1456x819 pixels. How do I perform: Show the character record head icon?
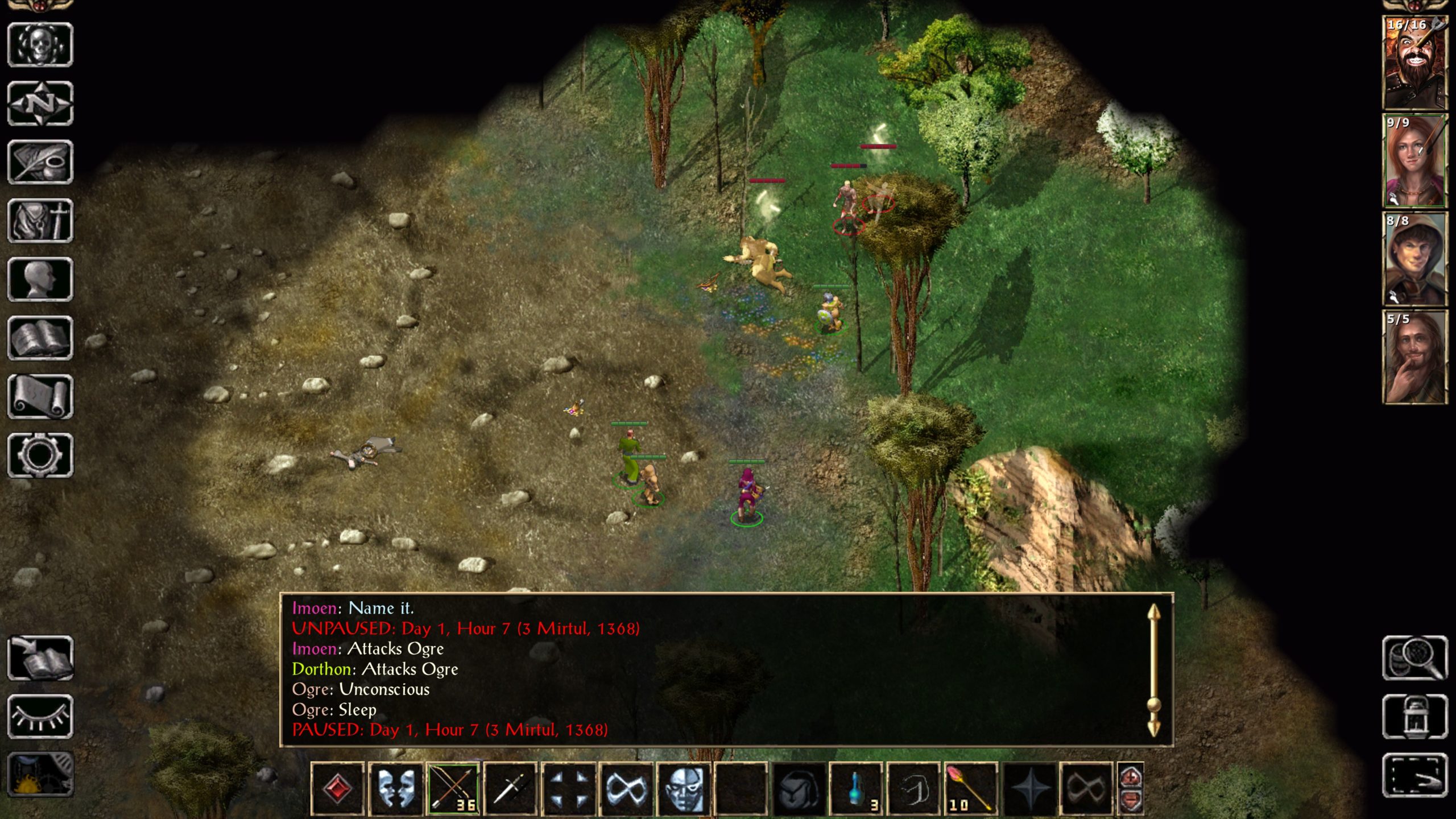pyautogui.click(x=40, y=279)
